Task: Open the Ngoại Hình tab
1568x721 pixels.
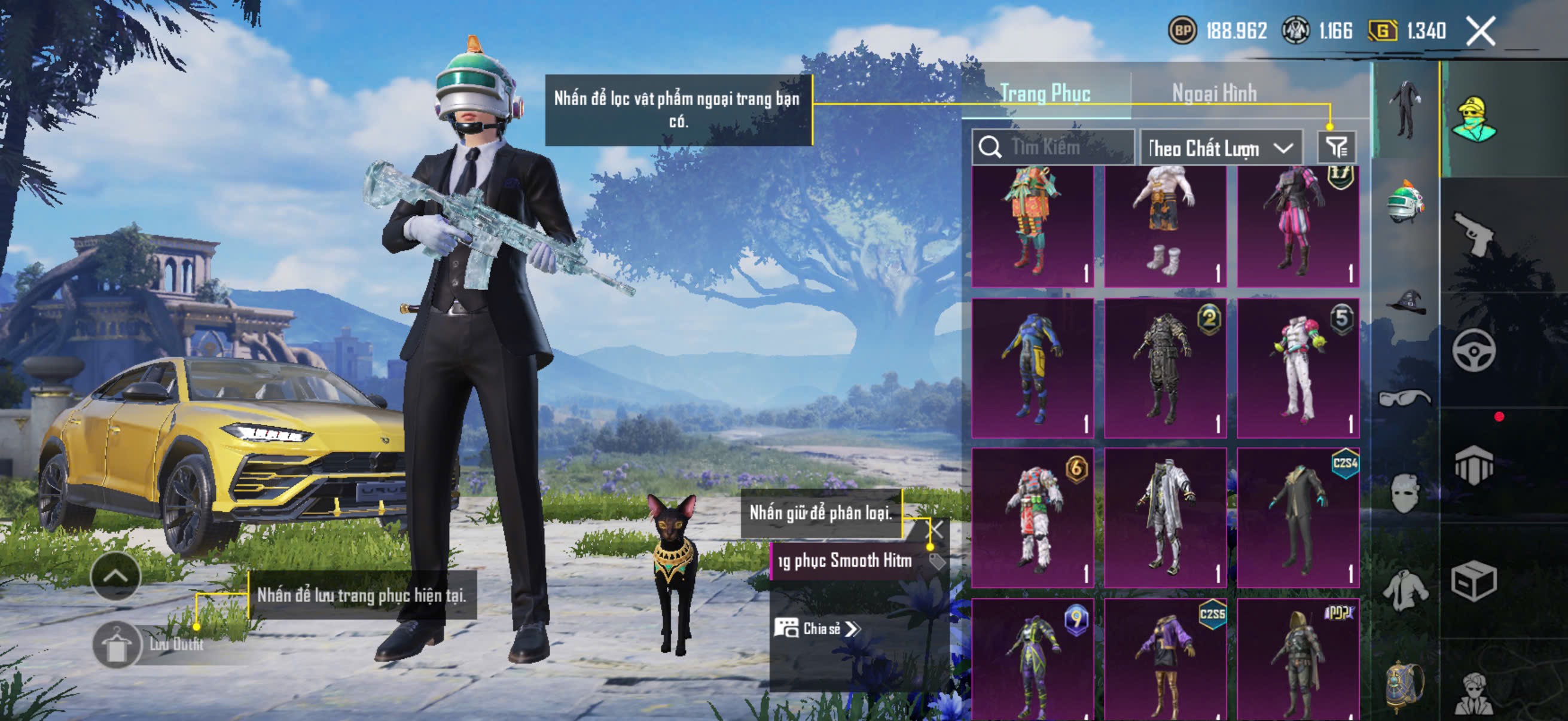Action: click(x=1215, y=93)
